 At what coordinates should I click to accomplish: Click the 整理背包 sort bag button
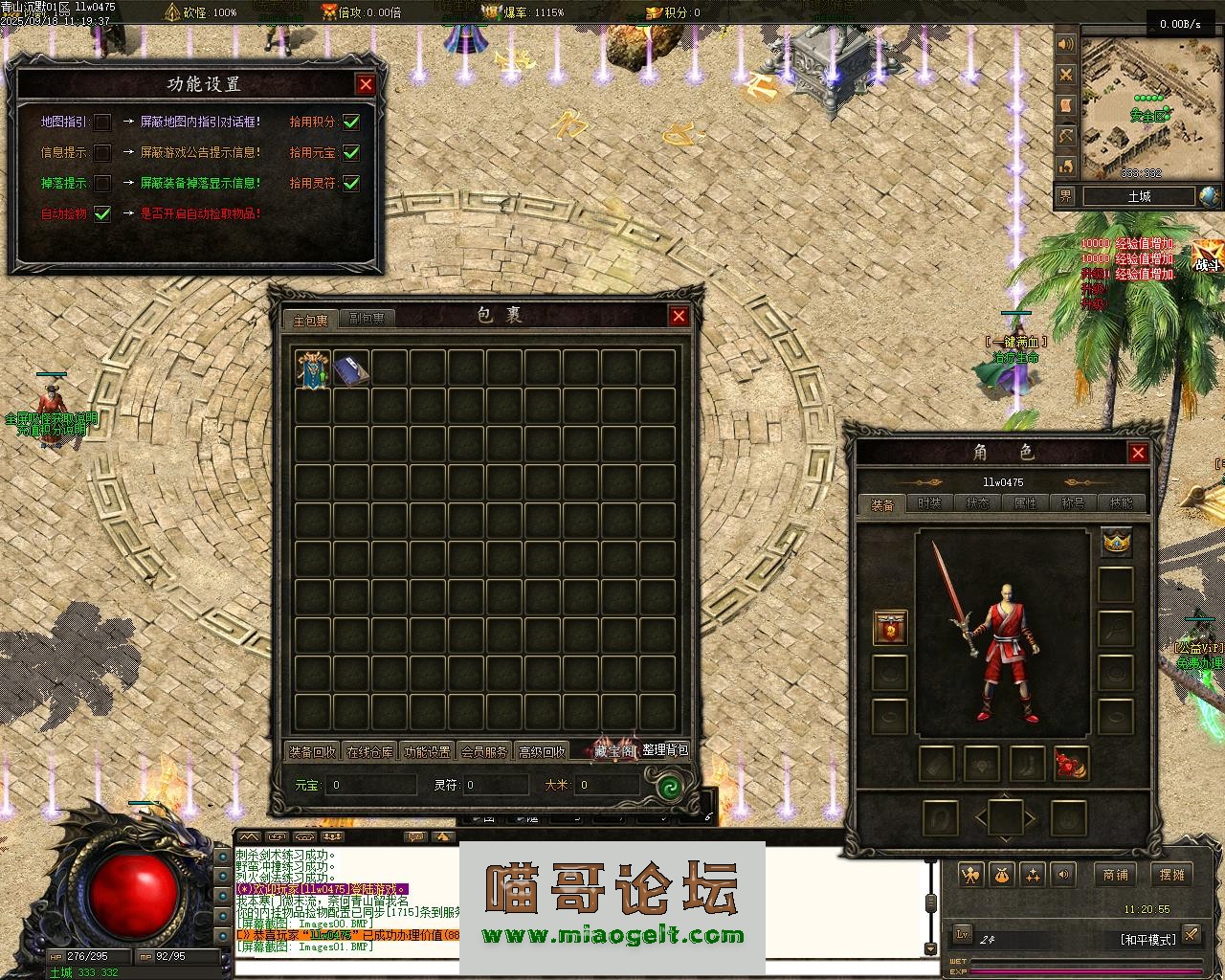[x=665, y=750]
